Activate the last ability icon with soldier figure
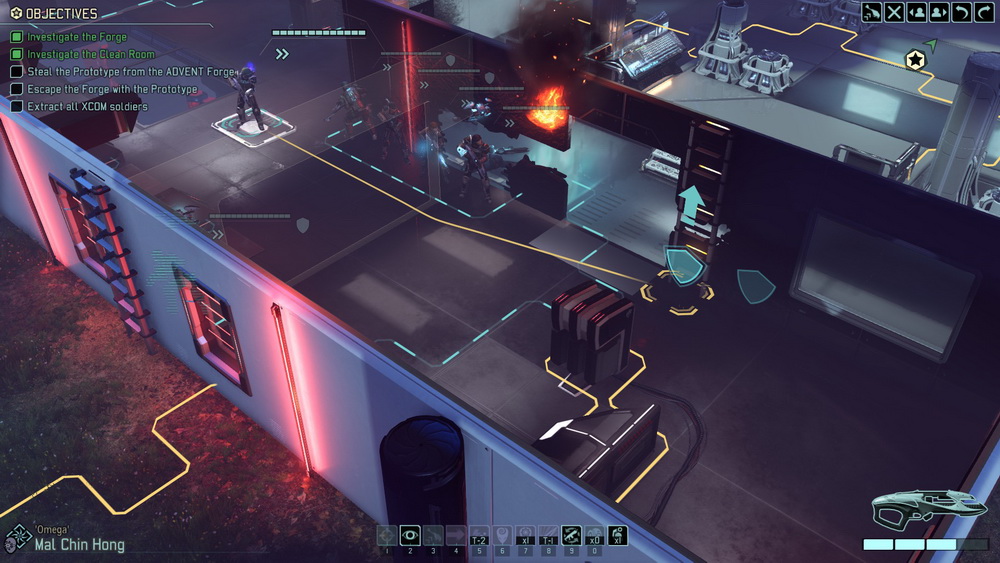This screenshot has height=563, width=1000. click(x=617, y=535)
